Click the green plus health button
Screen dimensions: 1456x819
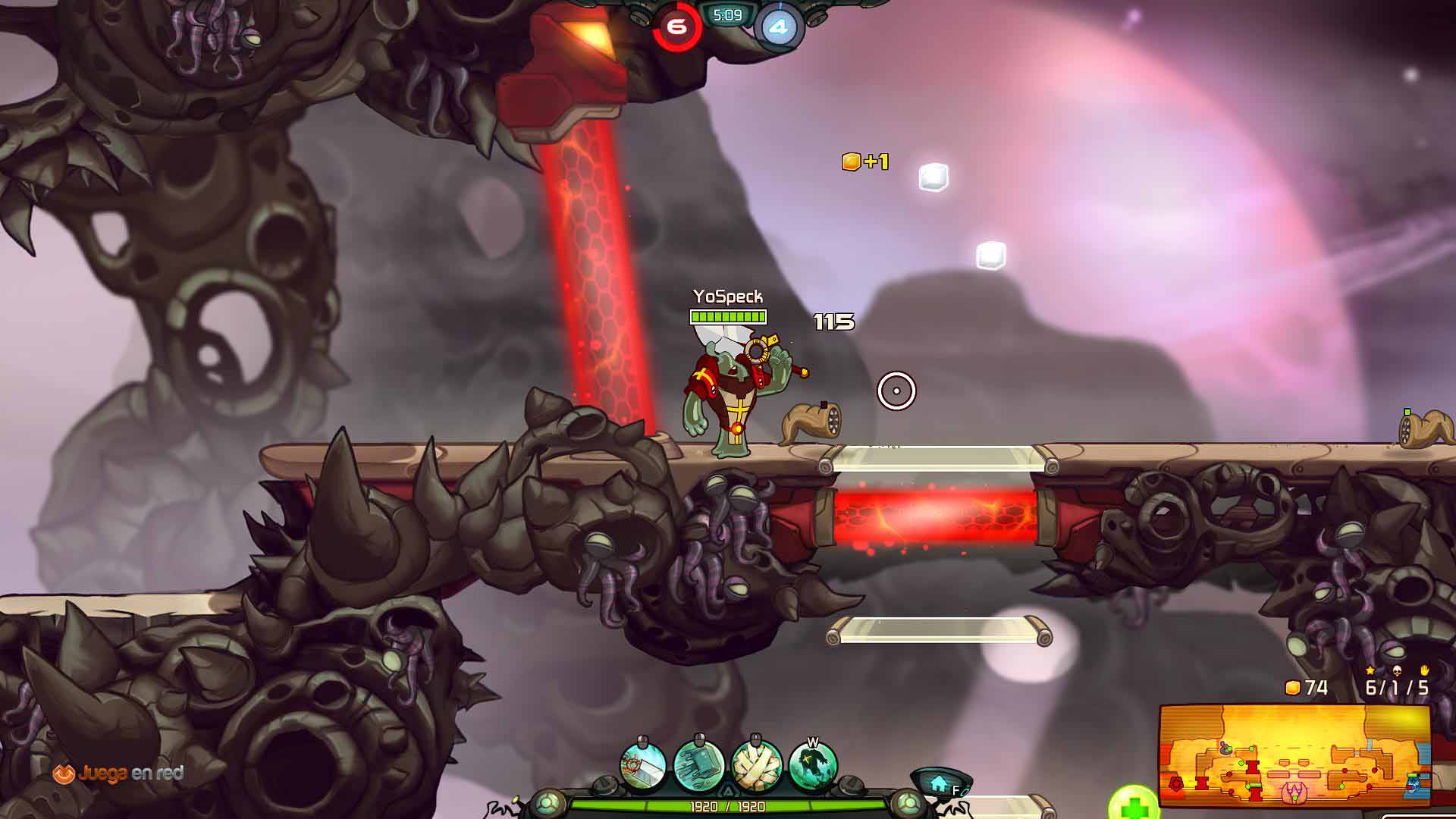[1133, 805]
